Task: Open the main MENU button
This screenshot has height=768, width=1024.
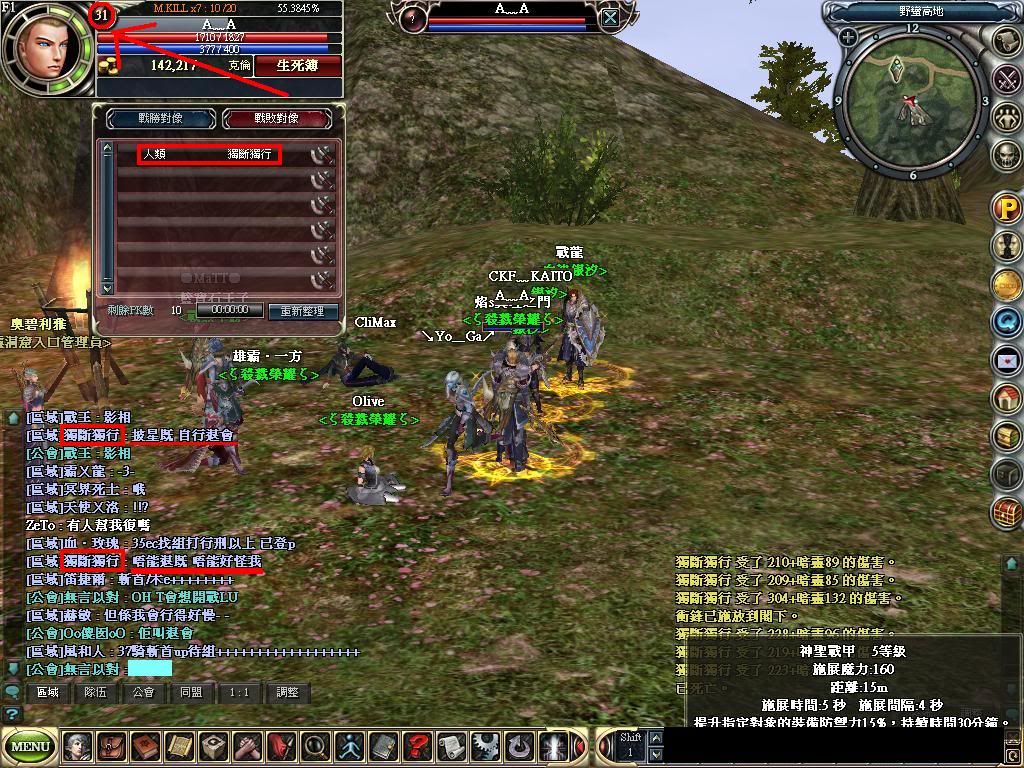Action: coord(31,746)
